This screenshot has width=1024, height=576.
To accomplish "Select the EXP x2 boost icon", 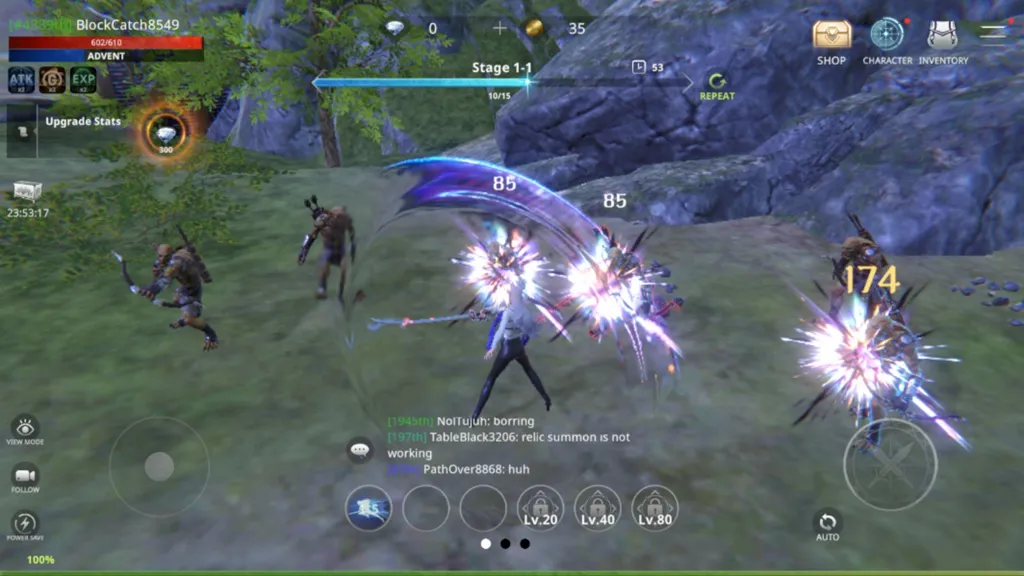I will pyautogui.click(x=83, y=79).
